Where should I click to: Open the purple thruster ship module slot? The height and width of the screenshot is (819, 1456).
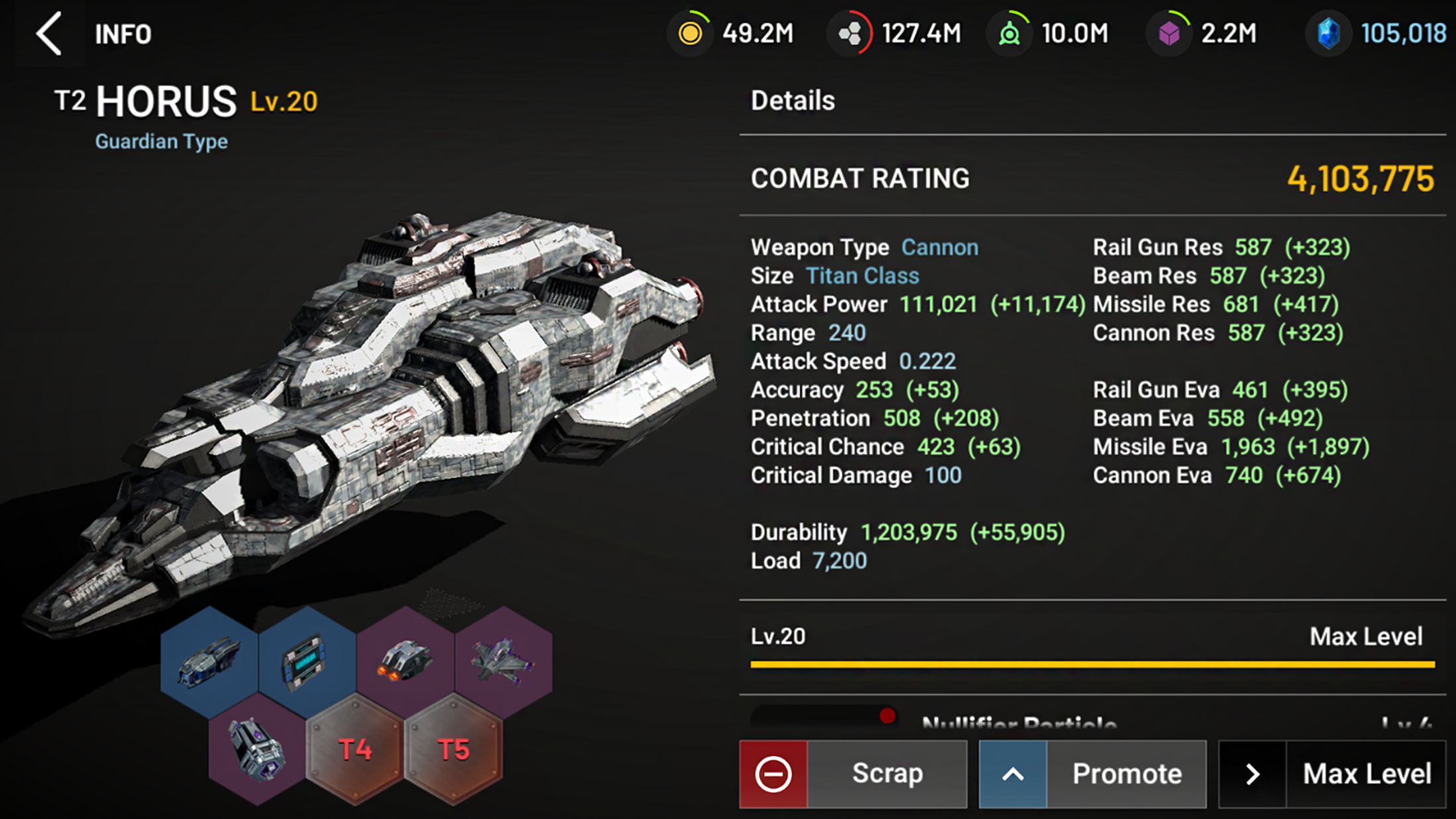point(405,662)
